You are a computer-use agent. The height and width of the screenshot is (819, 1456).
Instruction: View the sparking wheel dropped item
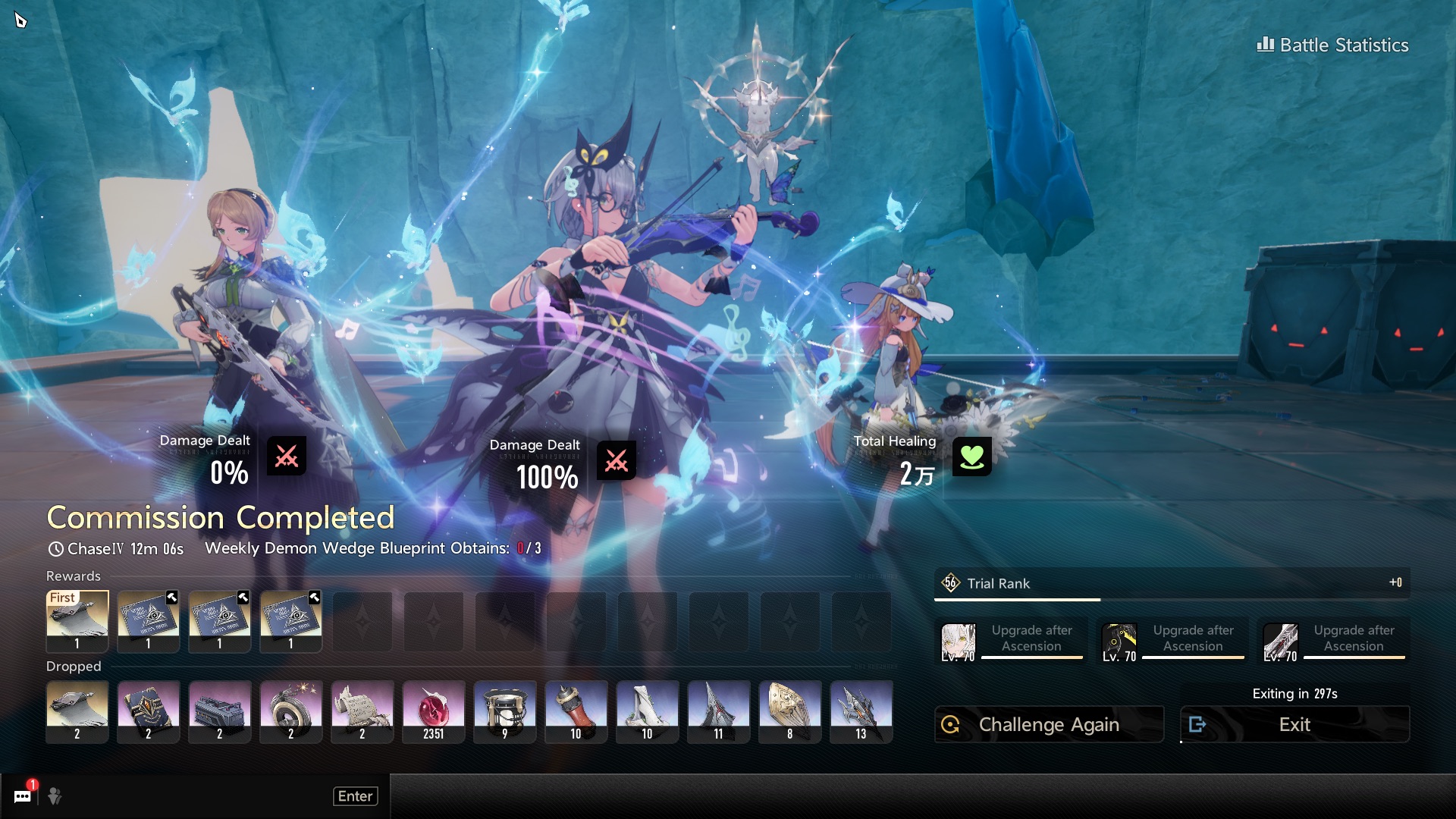291,711
